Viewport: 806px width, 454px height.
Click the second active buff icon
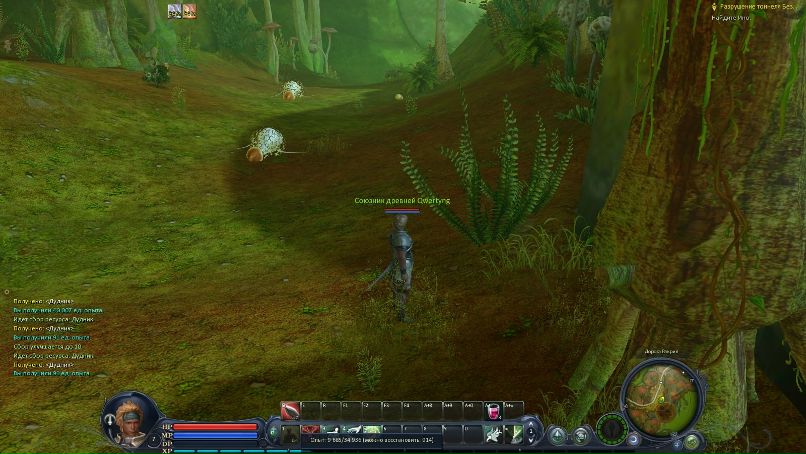pyautogui.click(x=189, y=11)
